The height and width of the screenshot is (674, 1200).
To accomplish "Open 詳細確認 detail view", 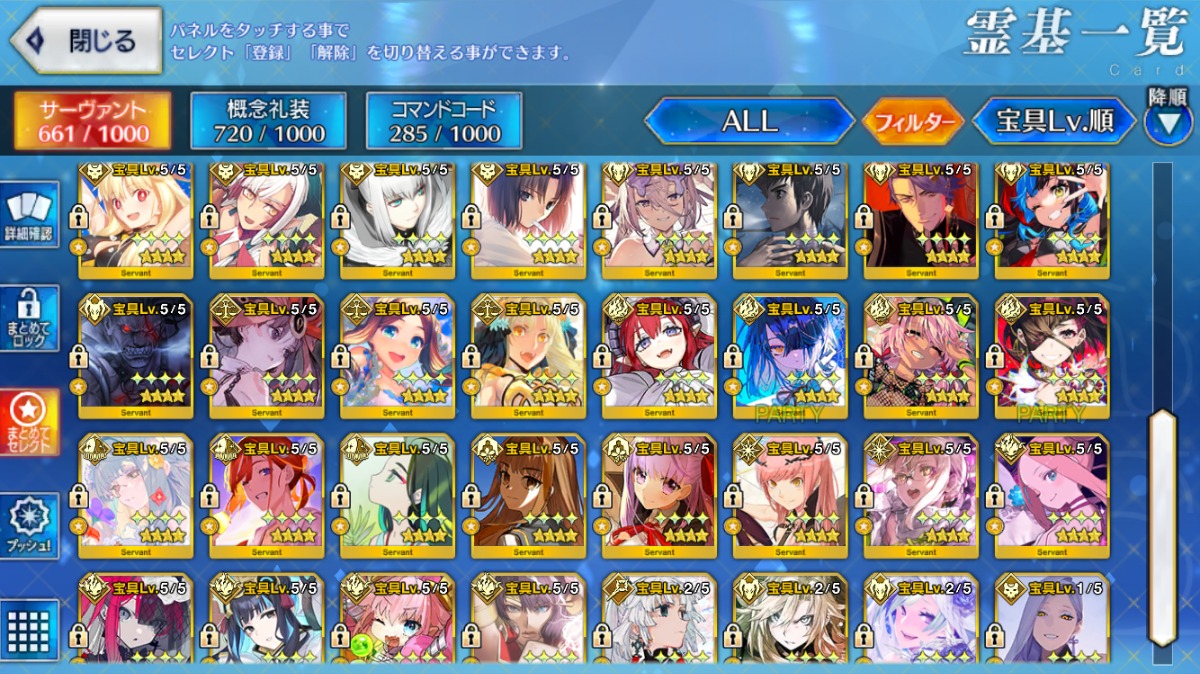I will click(x=29, y=217).
